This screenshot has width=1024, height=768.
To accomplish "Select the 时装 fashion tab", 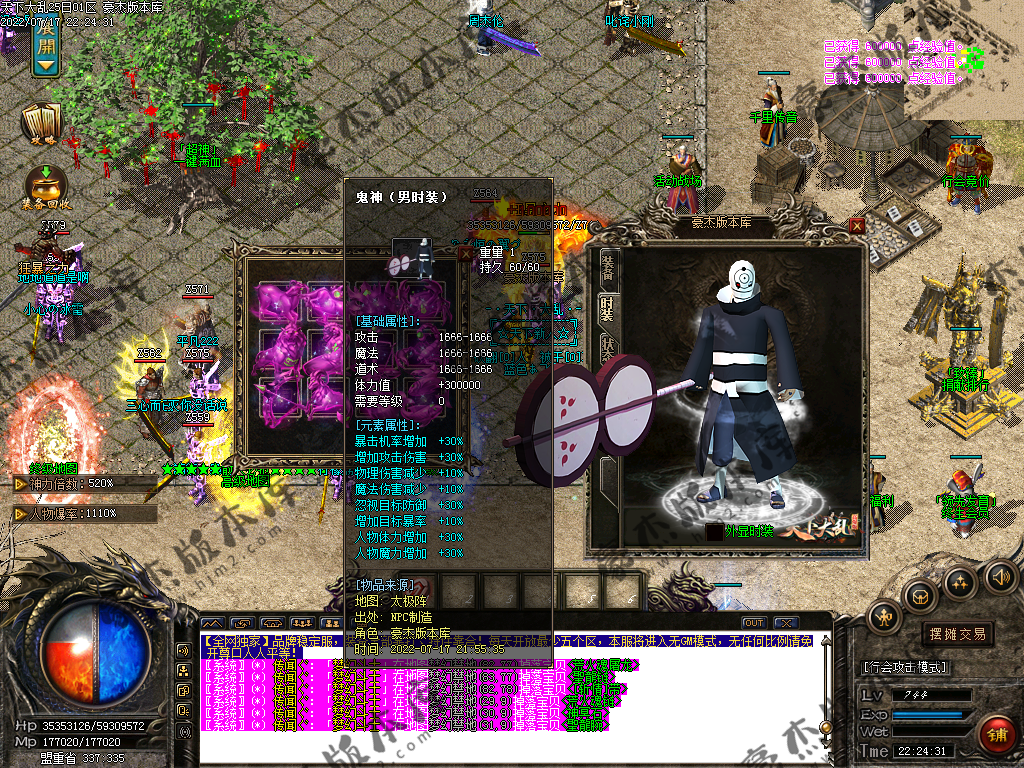I will pyautogui.click(x=606, y=309).
